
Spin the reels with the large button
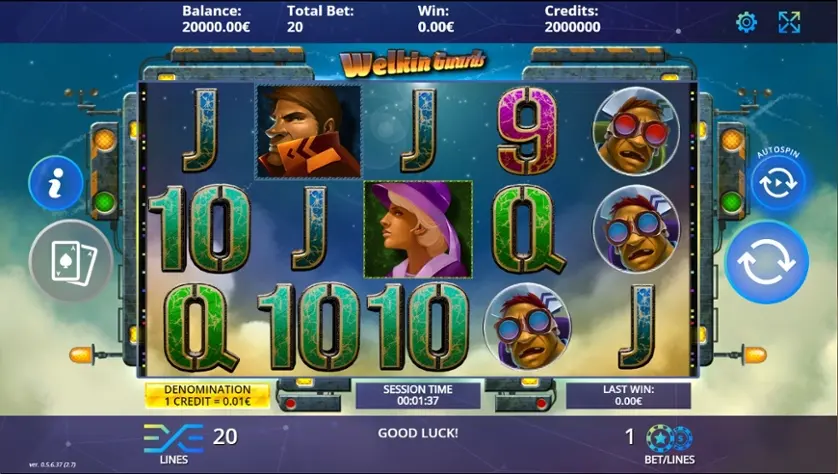[766, 262]
